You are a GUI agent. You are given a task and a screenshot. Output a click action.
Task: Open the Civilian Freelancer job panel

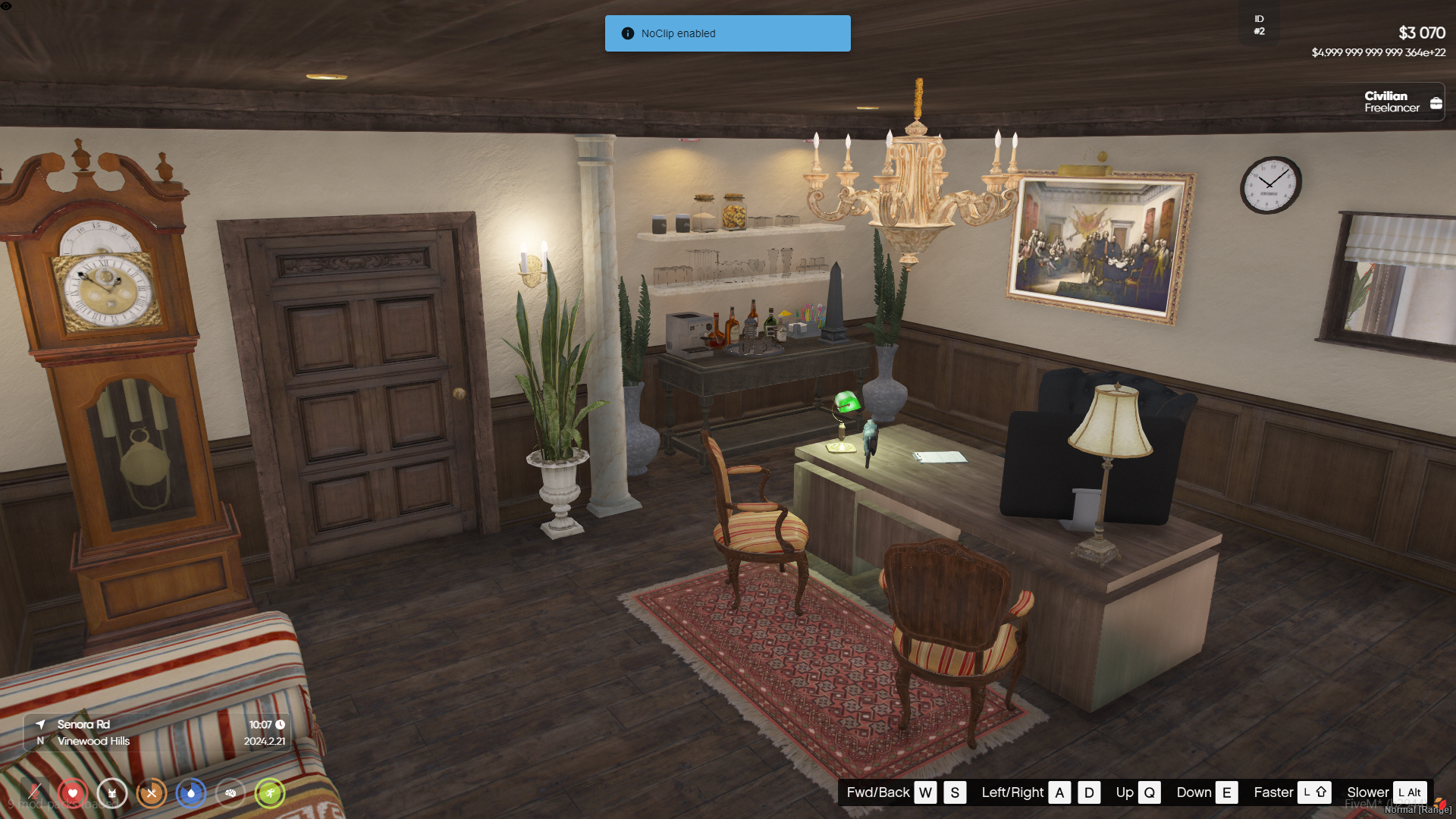[x=1392, y=102]
